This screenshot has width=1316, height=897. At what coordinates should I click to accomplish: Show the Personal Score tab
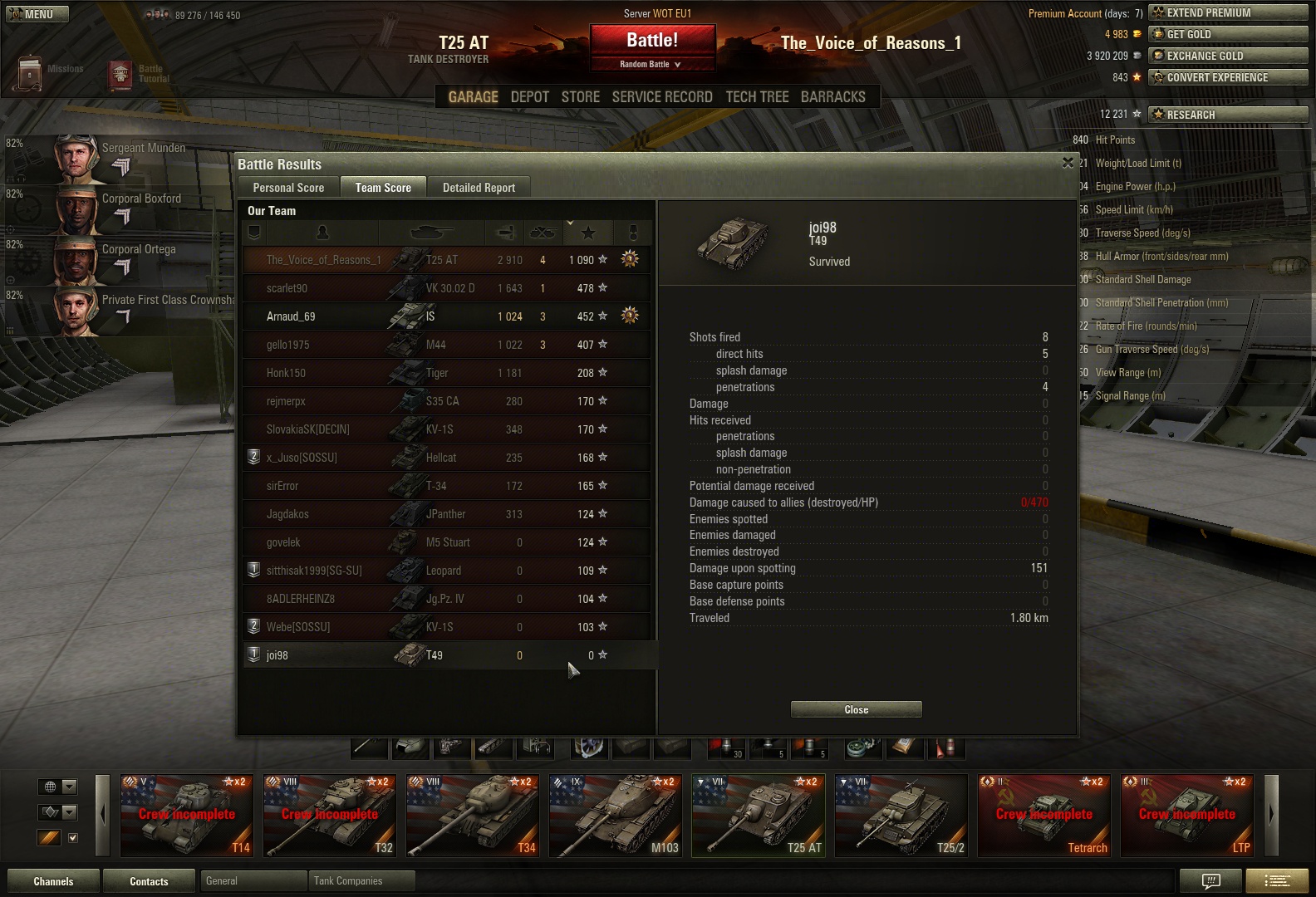(288, 188)
